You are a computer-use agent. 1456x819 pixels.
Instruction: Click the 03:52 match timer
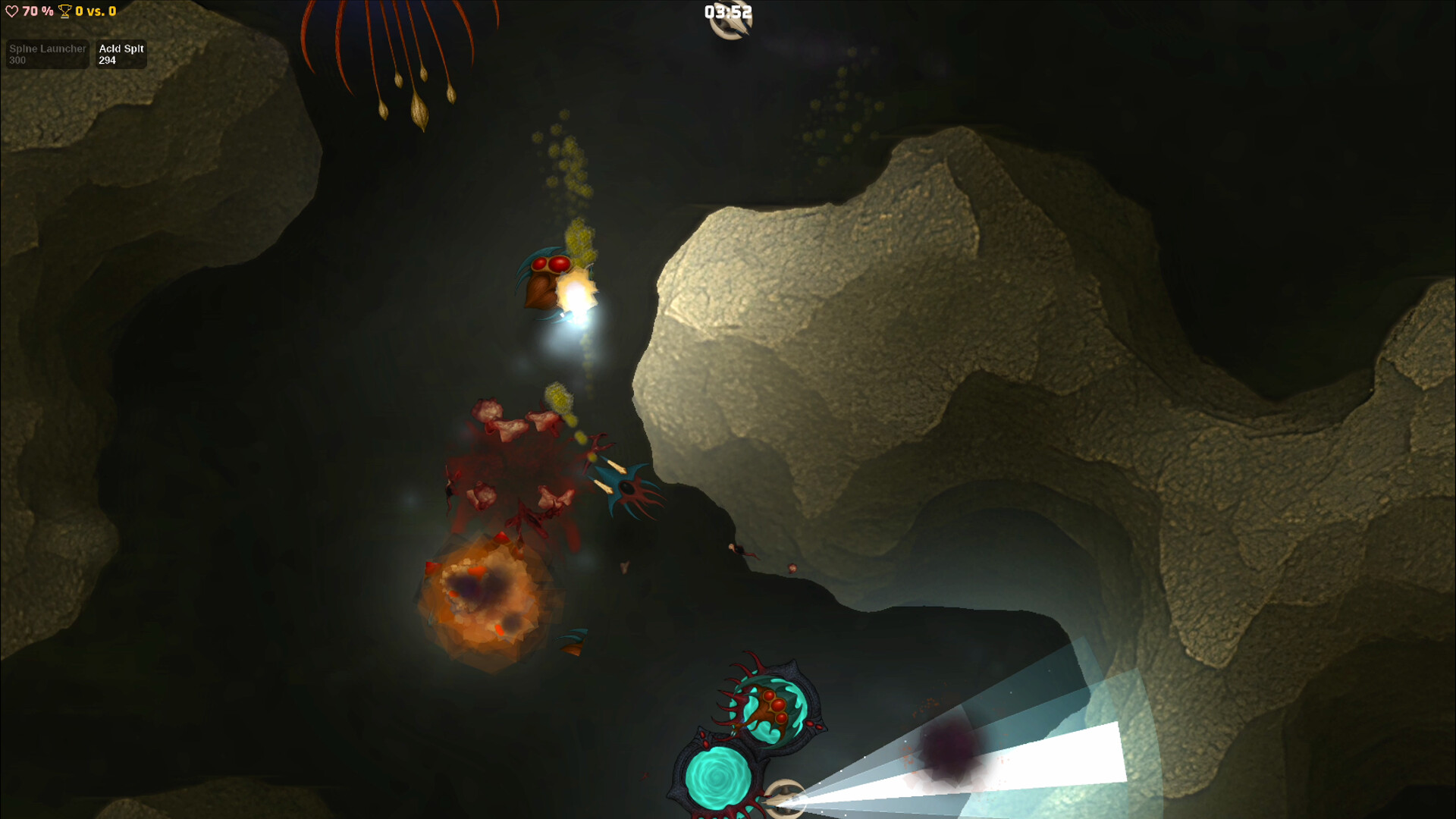coord(726,11)
